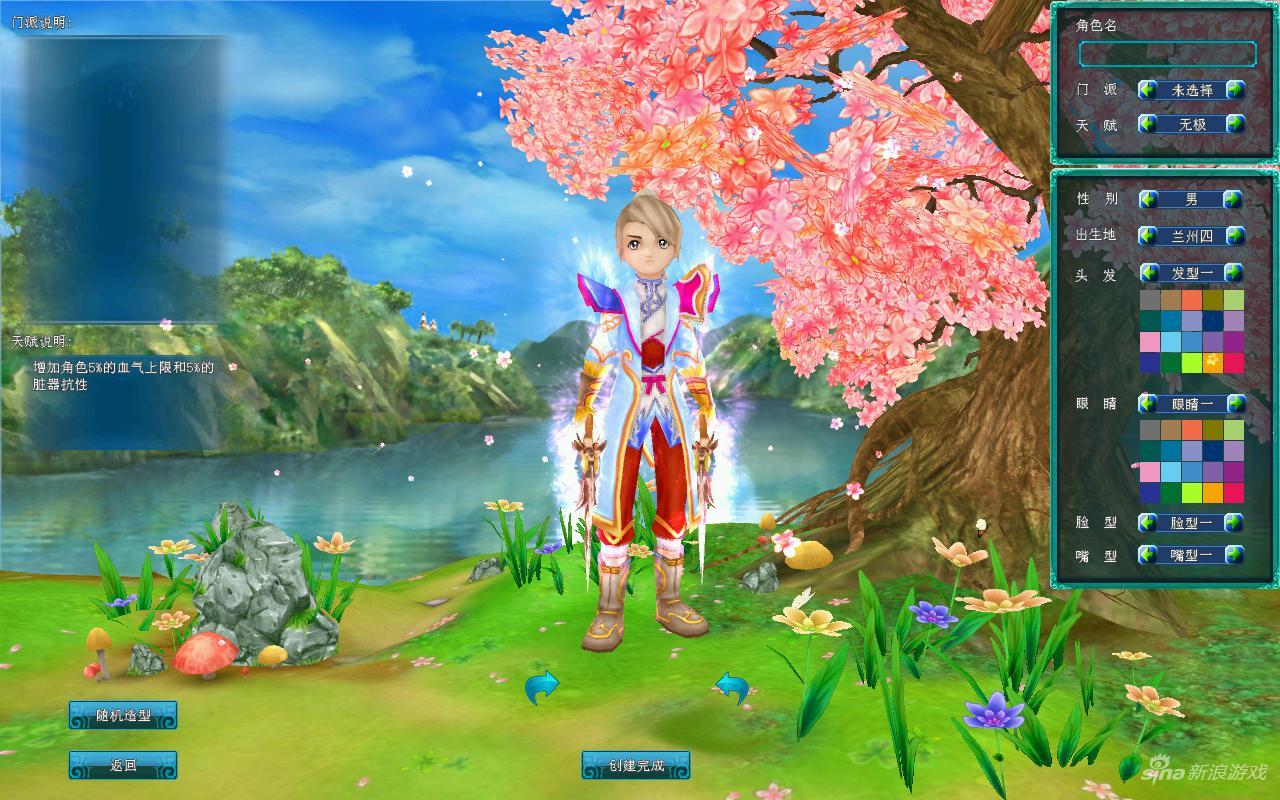The width and height of the screenshot is (1280, 800).
Task: Change 脸型 using the right arrow
Action: 1233,522
